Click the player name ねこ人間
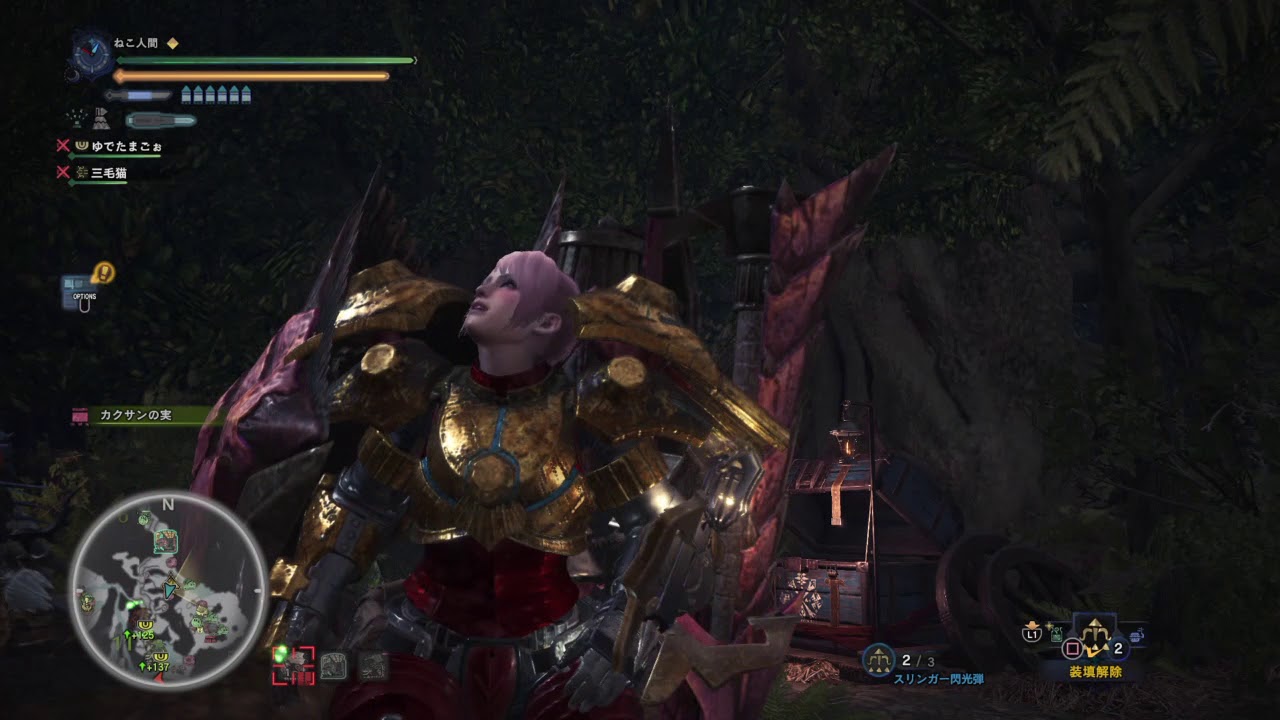1280x720 pixels. click(137, 43)
